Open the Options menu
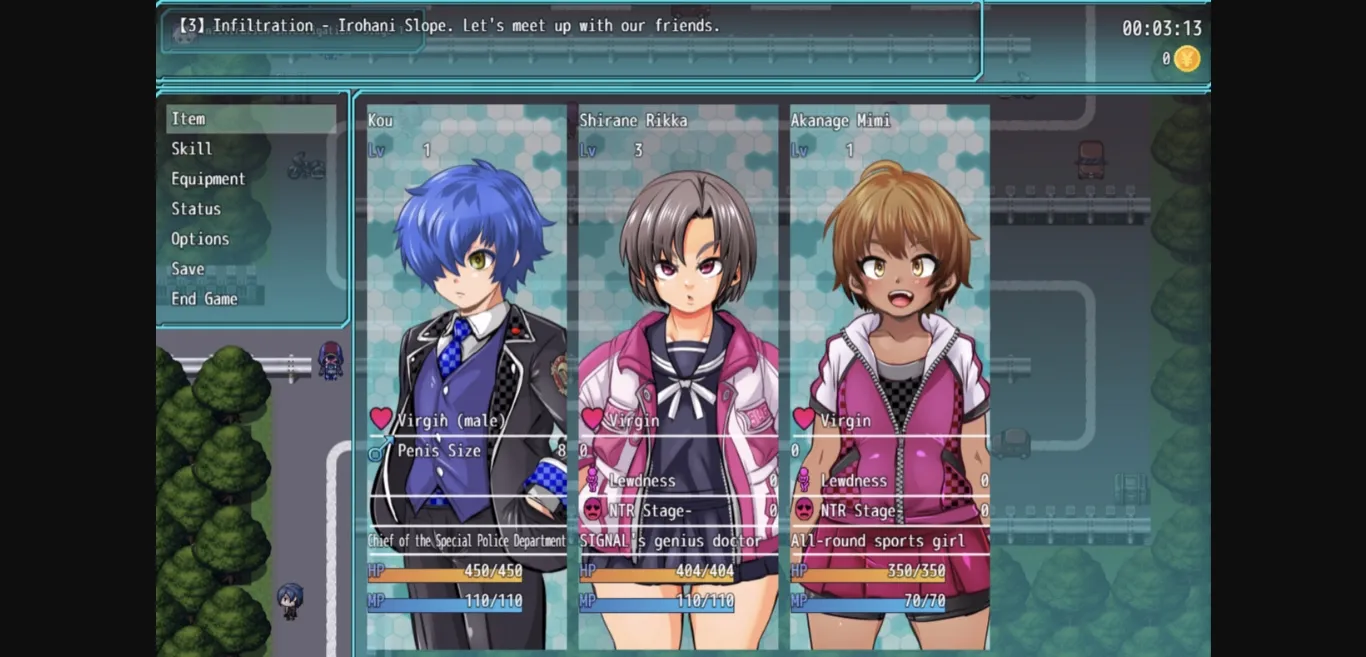The width and height of the screenshot is (1366, 657). click(x=200, y=239)
